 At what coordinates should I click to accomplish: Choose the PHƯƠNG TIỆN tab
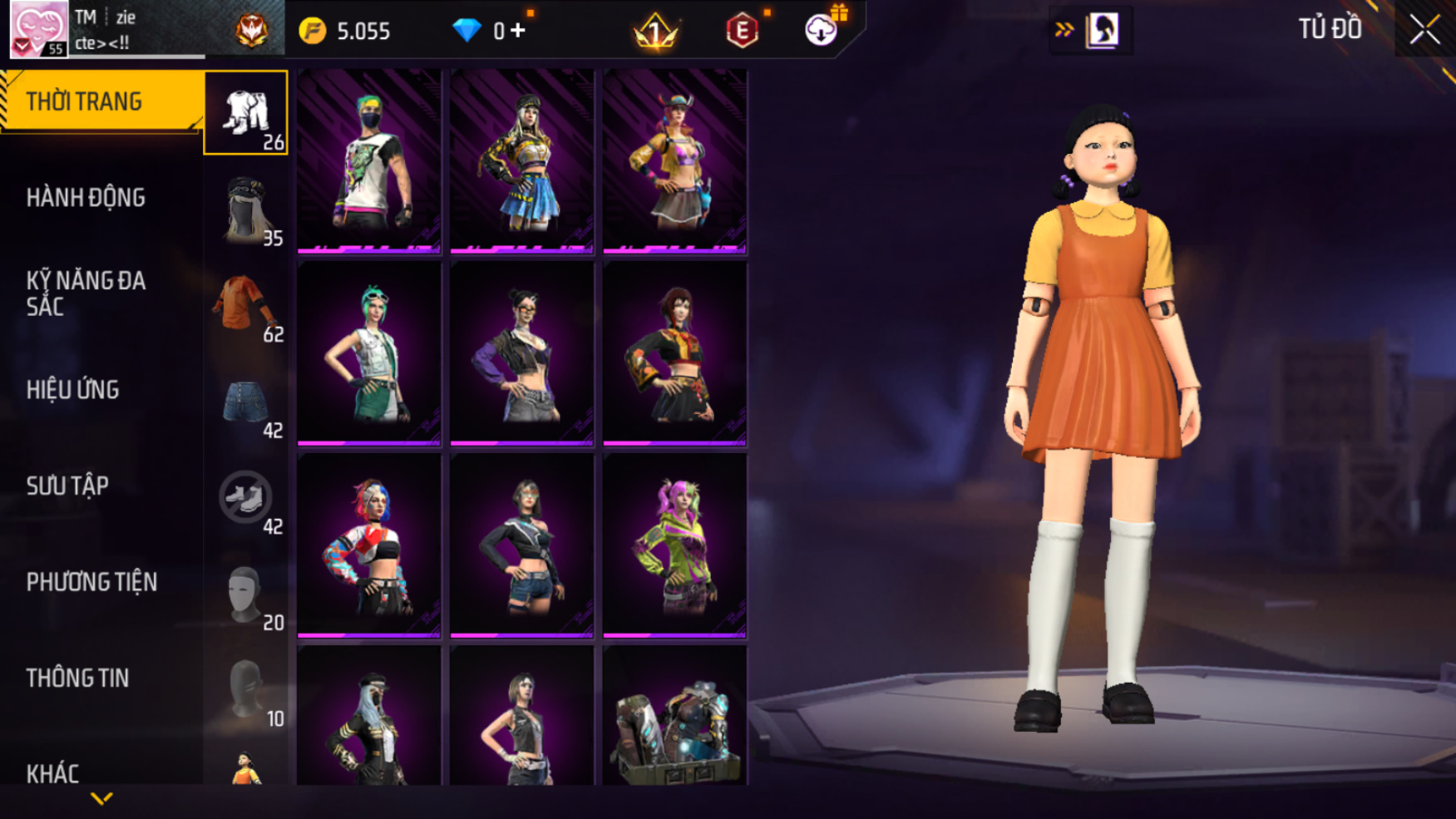[91, 582]
